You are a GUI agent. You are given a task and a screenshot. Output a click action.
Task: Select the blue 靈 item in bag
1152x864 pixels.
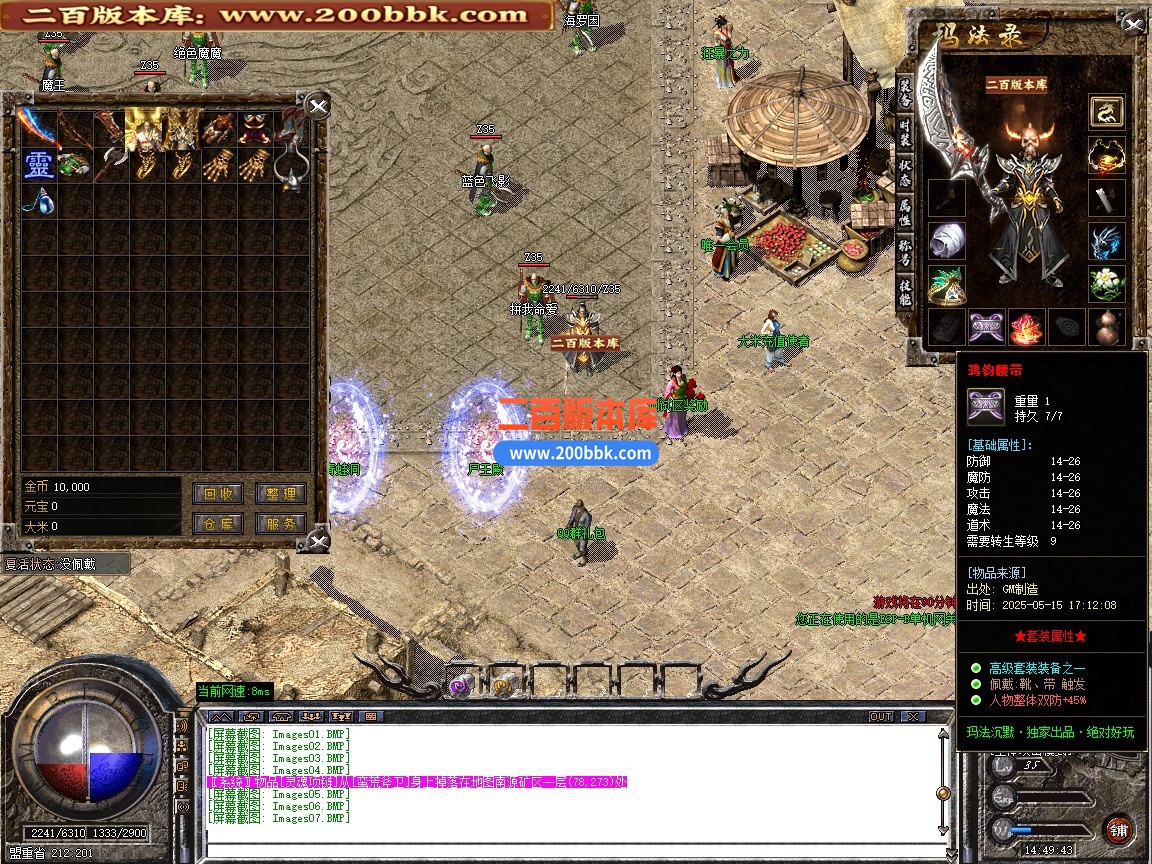pyautogui.click(x=39, y=164)
